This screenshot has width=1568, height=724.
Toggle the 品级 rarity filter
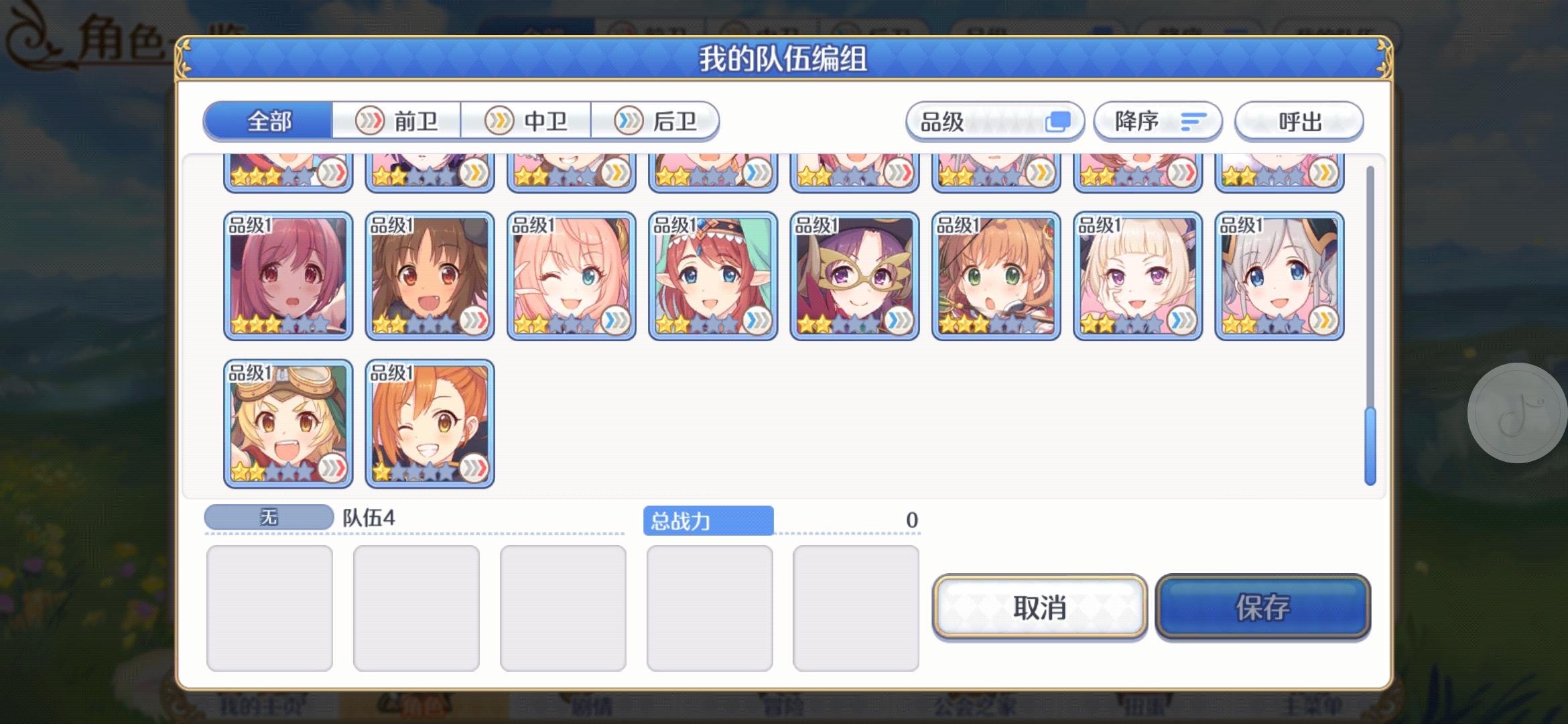tap(994, 121)
